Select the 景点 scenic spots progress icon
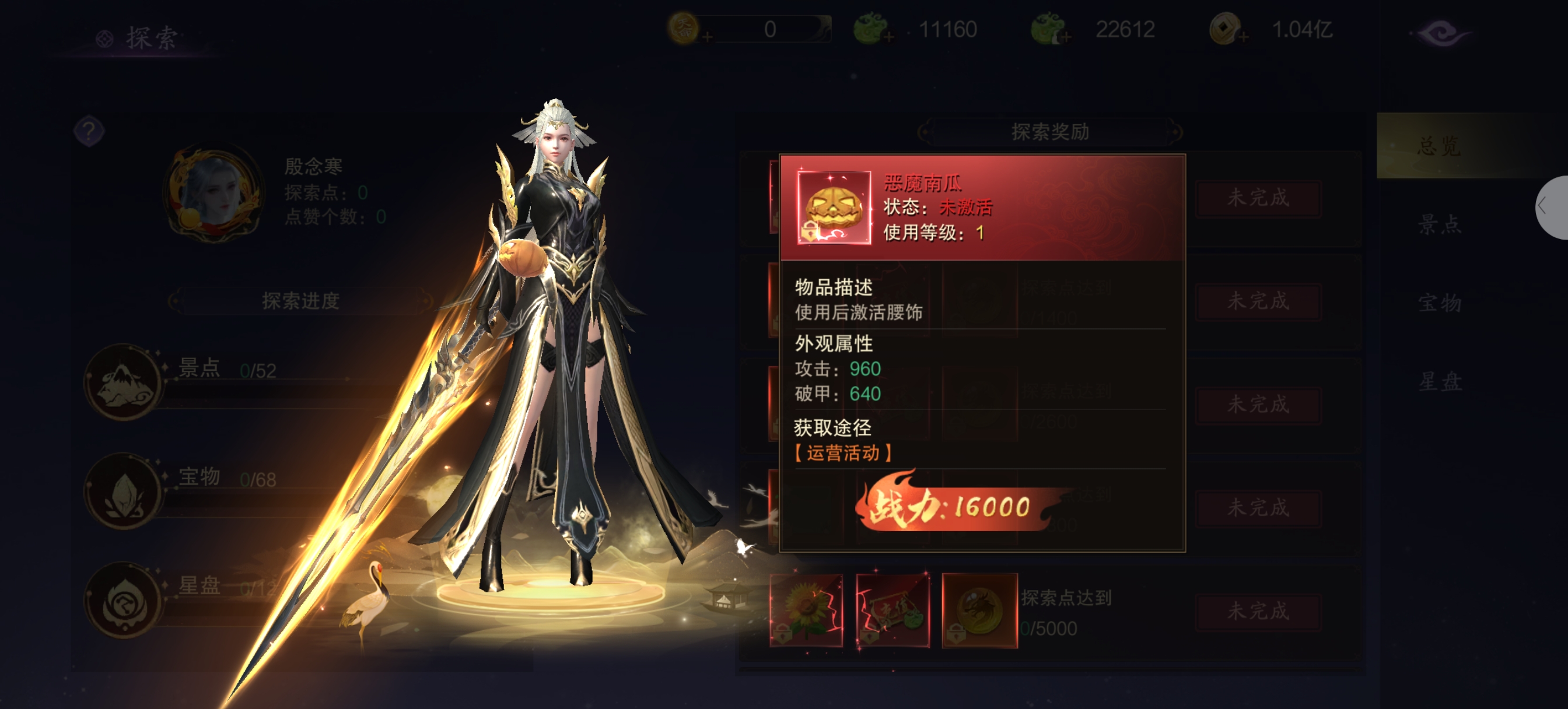 pos(123,381)
